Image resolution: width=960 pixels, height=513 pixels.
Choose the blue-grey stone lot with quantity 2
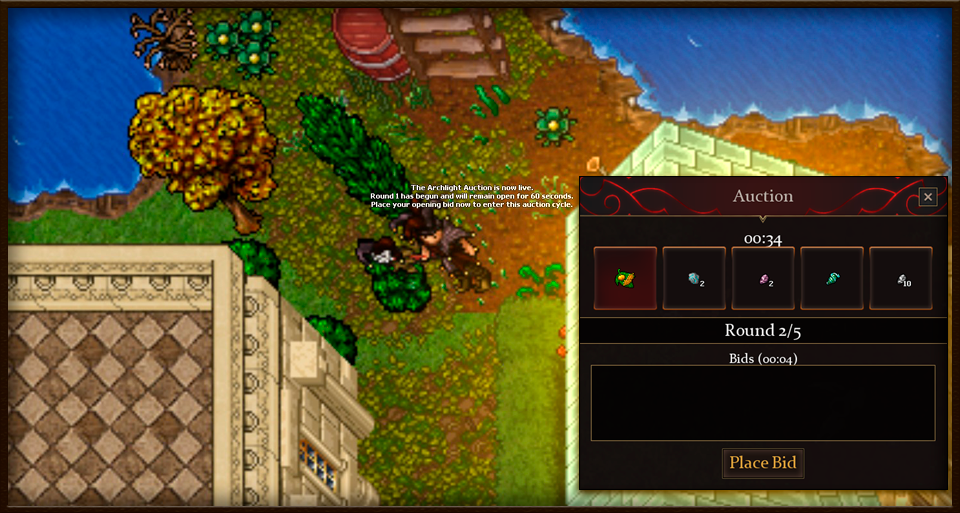click(x=694, y=278)
